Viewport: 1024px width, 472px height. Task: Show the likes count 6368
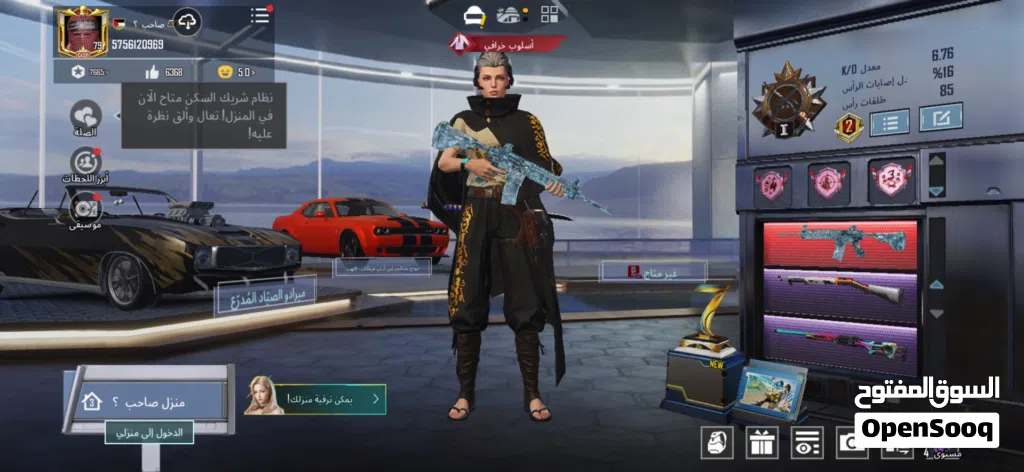point(163,72)
